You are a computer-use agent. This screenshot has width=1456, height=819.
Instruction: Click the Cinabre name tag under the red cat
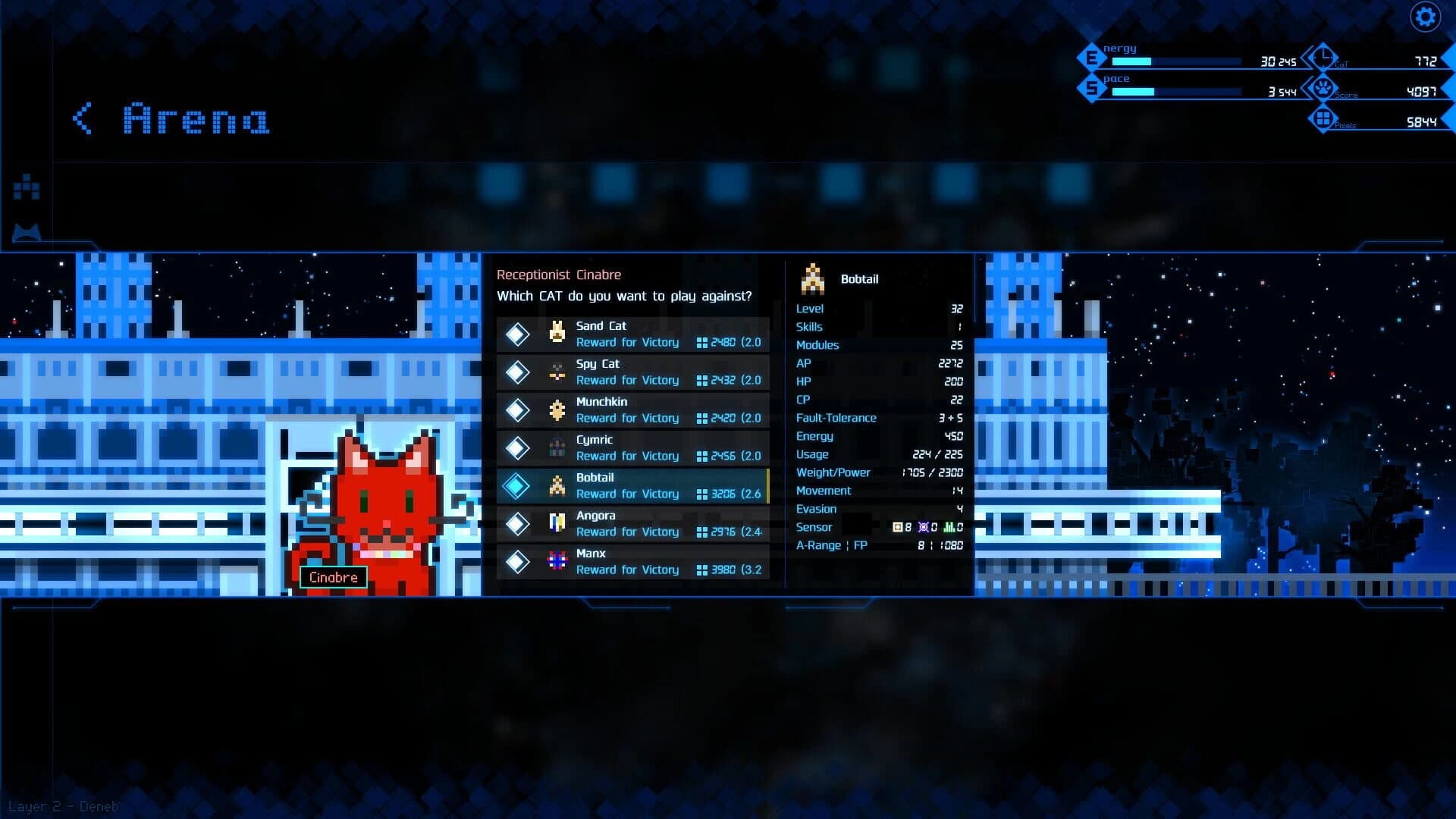pyautogui.click(x=334, y=577)
